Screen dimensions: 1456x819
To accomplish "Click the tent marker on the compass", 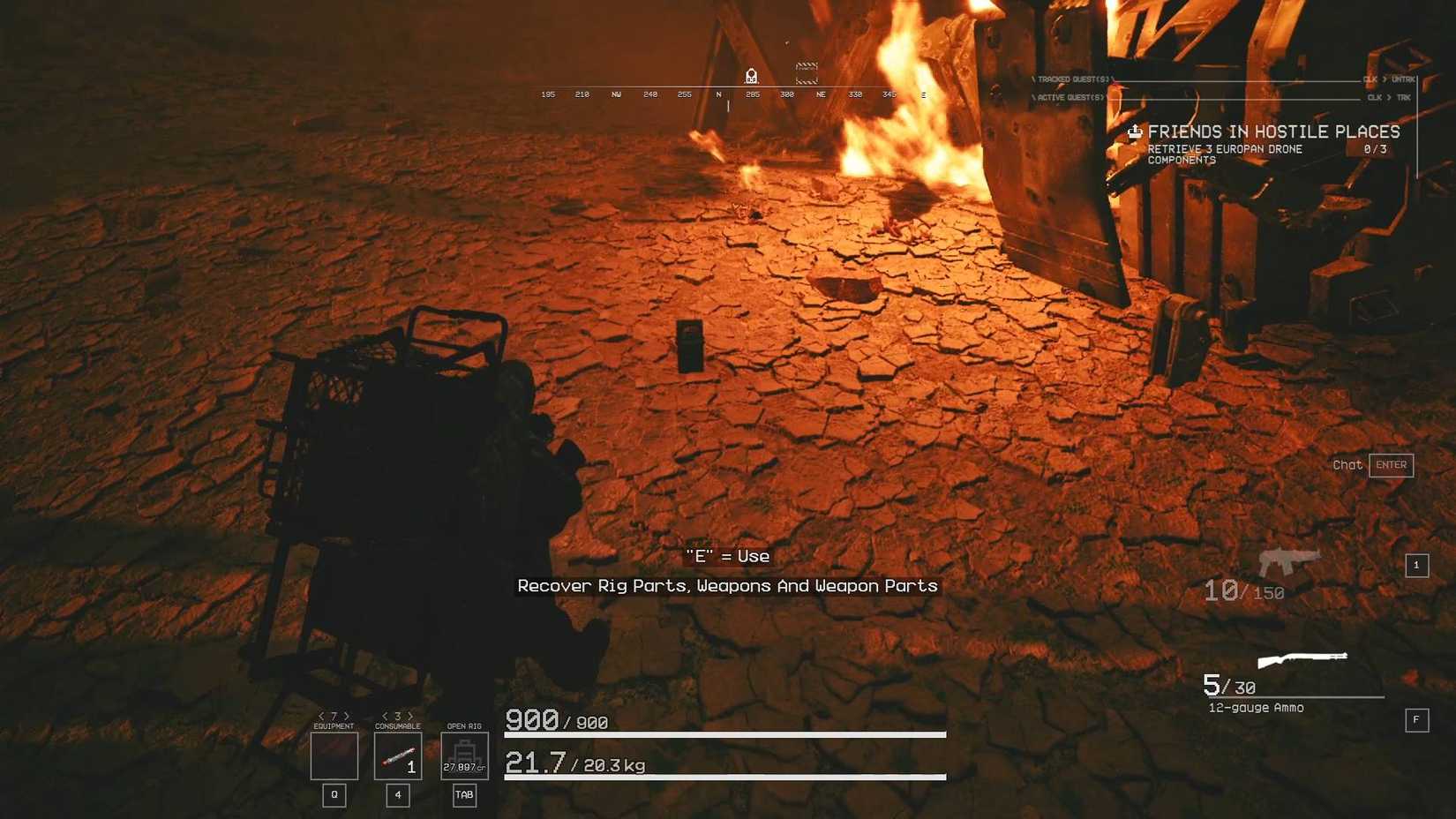I will coord(751,75).
